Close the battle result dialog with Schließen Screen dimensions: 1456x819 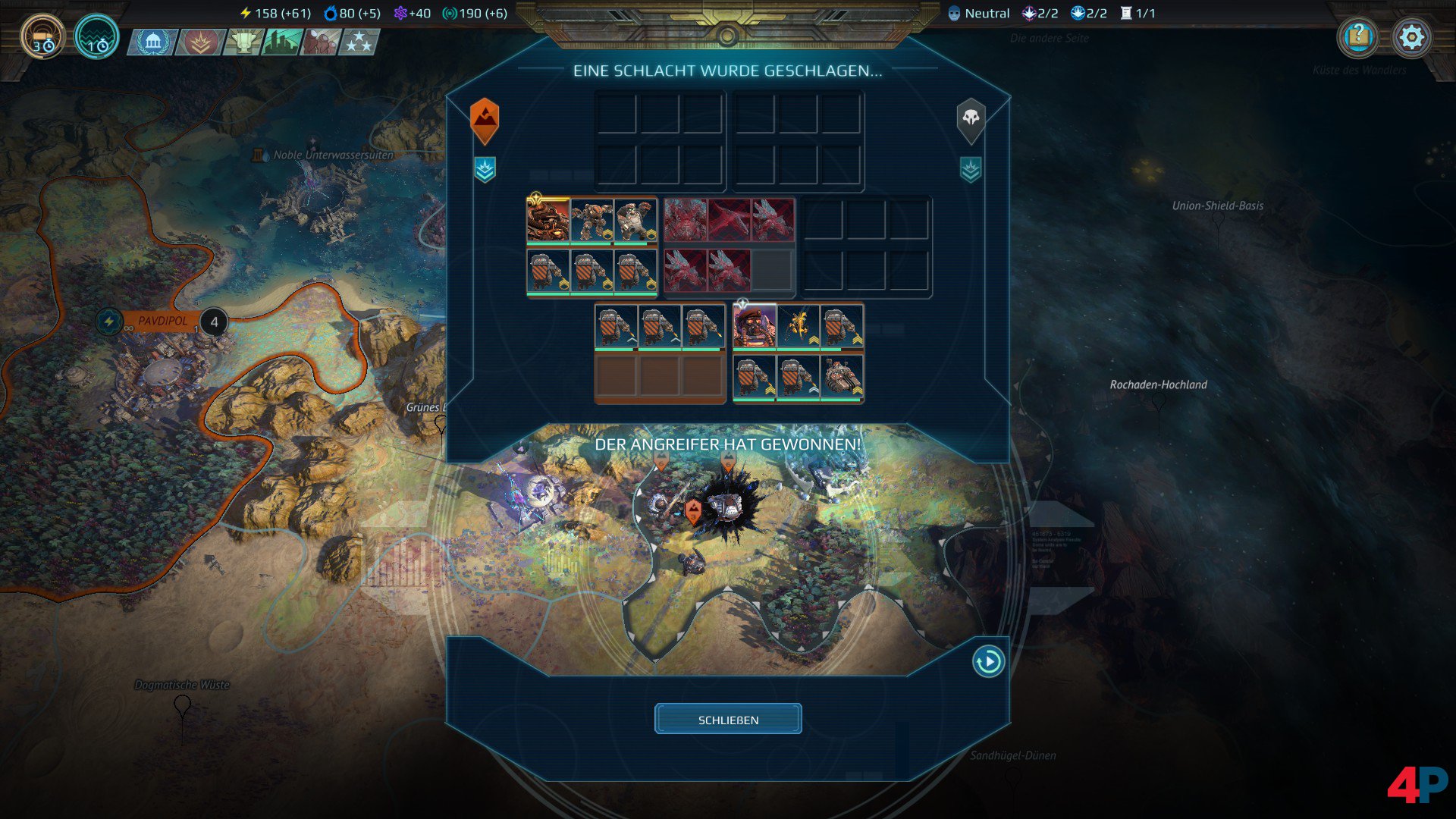pyautogui.click(x=728, y=719)
